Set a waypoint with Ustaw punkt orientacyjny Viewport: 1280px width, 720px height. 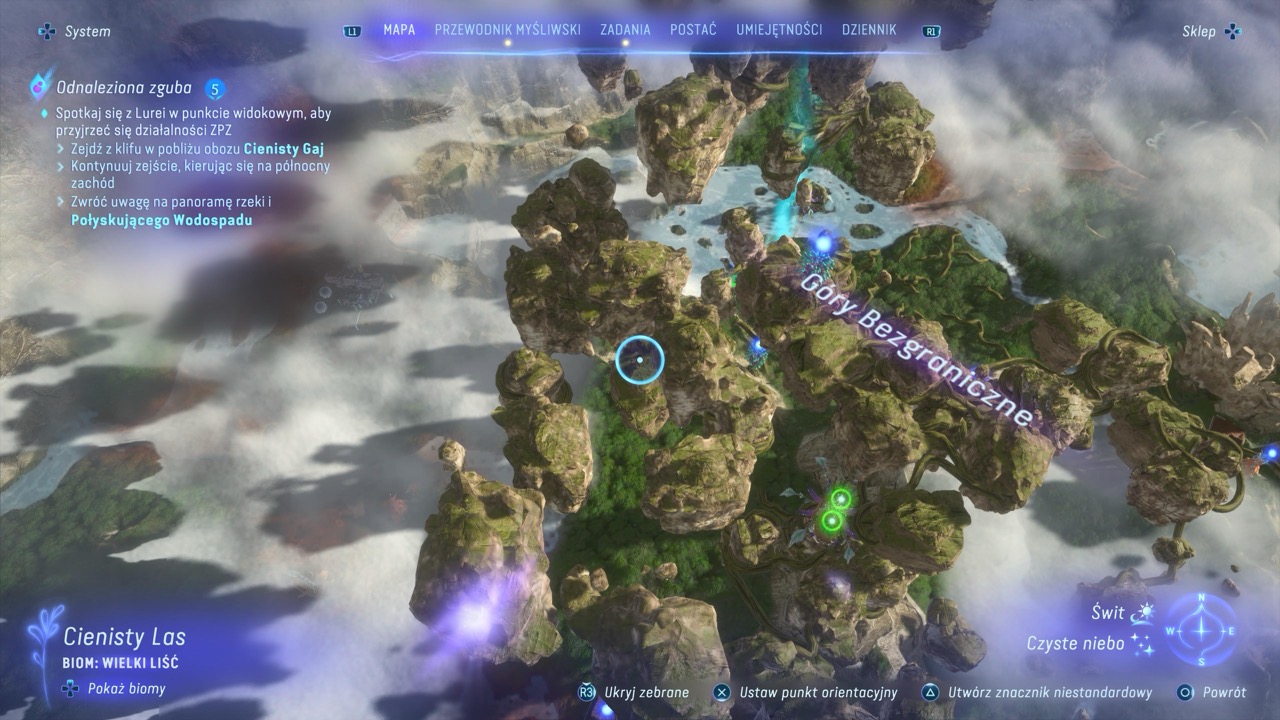[x=817, y=692]
